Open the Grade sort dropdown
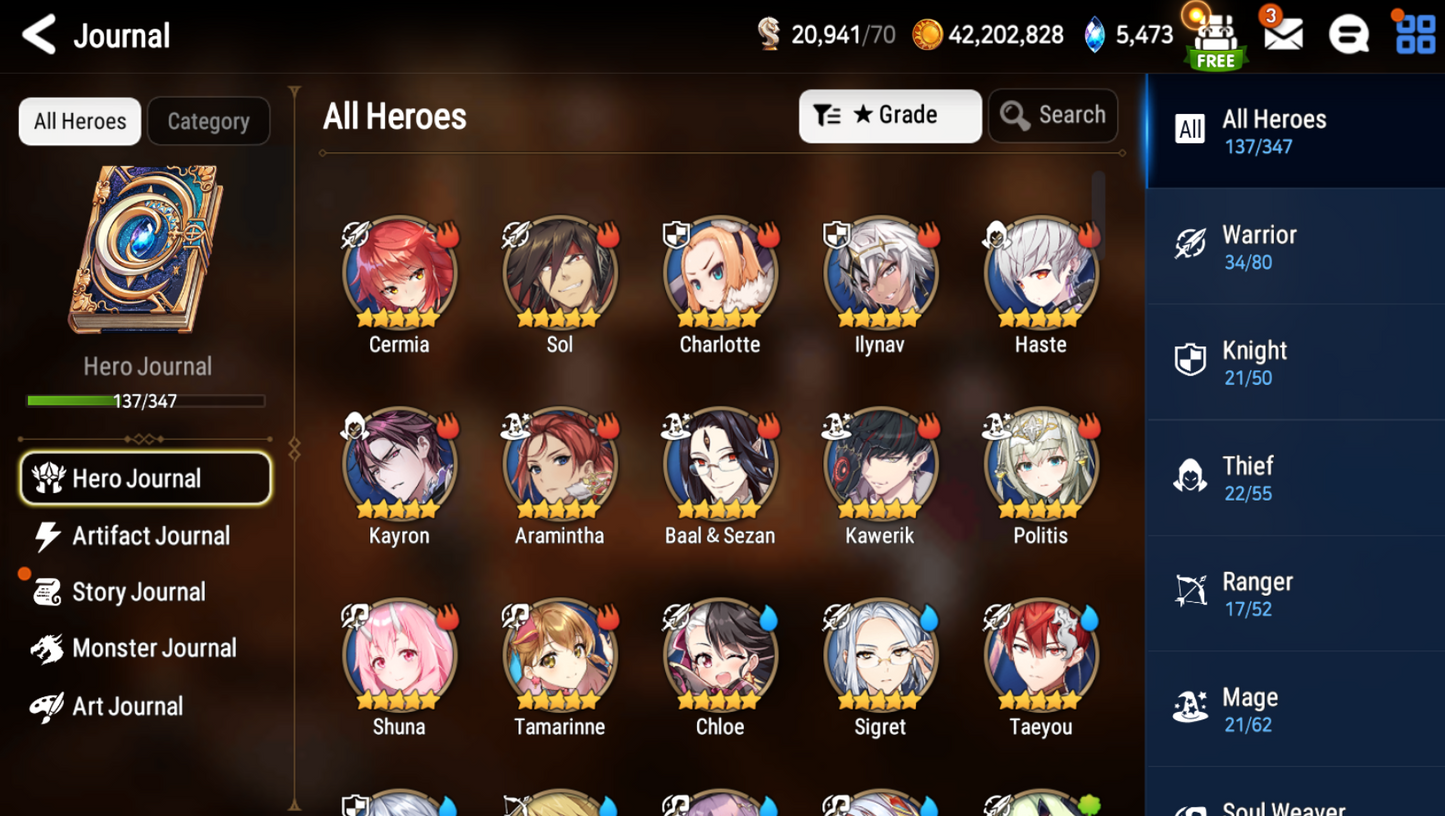Viewport: 1445px width, 816px height. [x=889, y=115]
